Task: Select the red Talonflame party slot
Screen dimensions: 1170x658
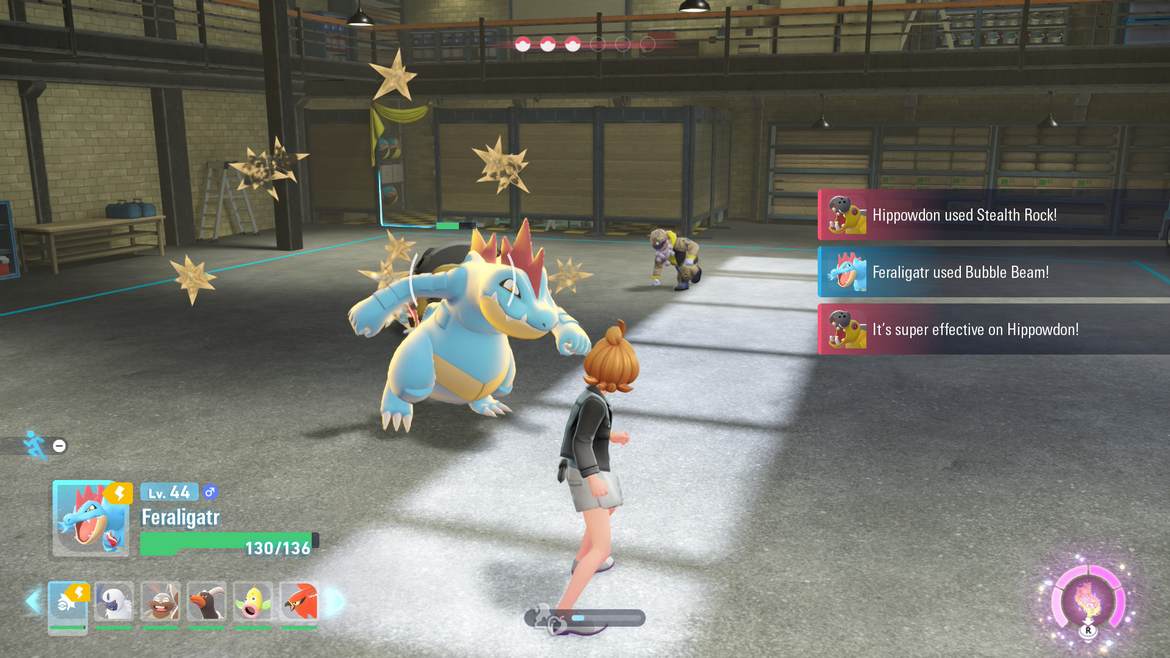Action: [x=298, y=602]
